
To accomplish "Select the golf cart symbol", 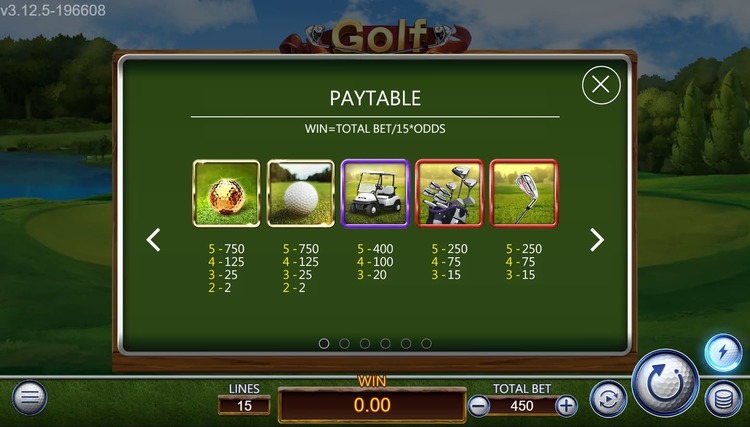I will [x=374, y=193].
